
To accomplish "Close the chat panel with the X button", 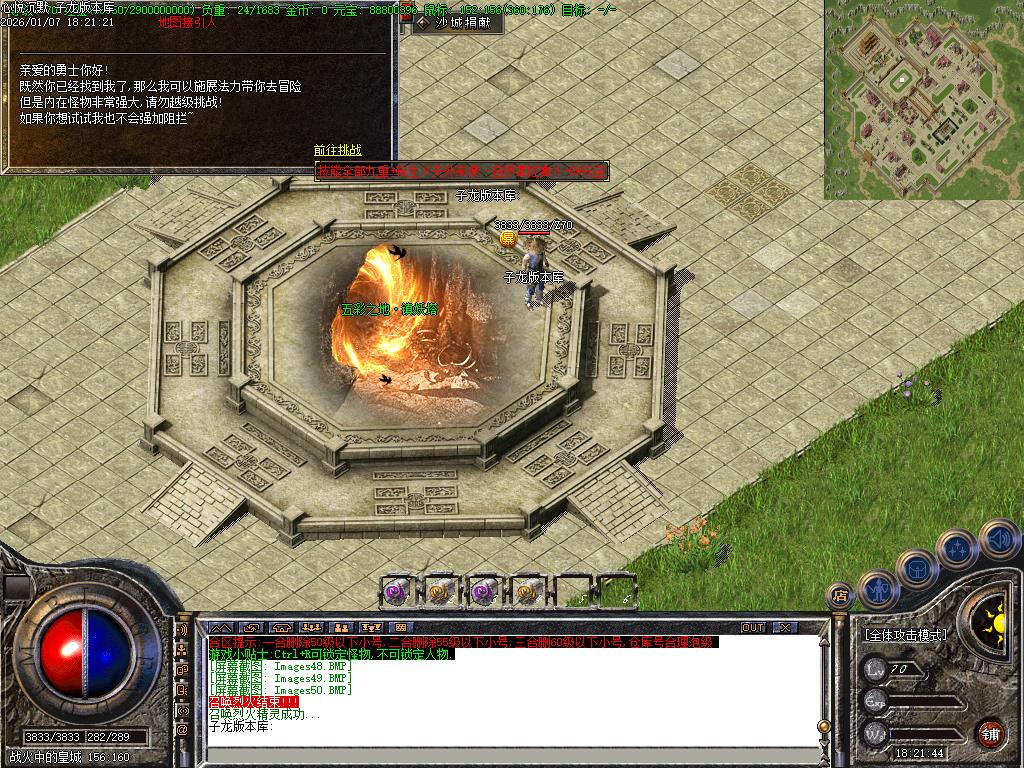I will 785,627.
